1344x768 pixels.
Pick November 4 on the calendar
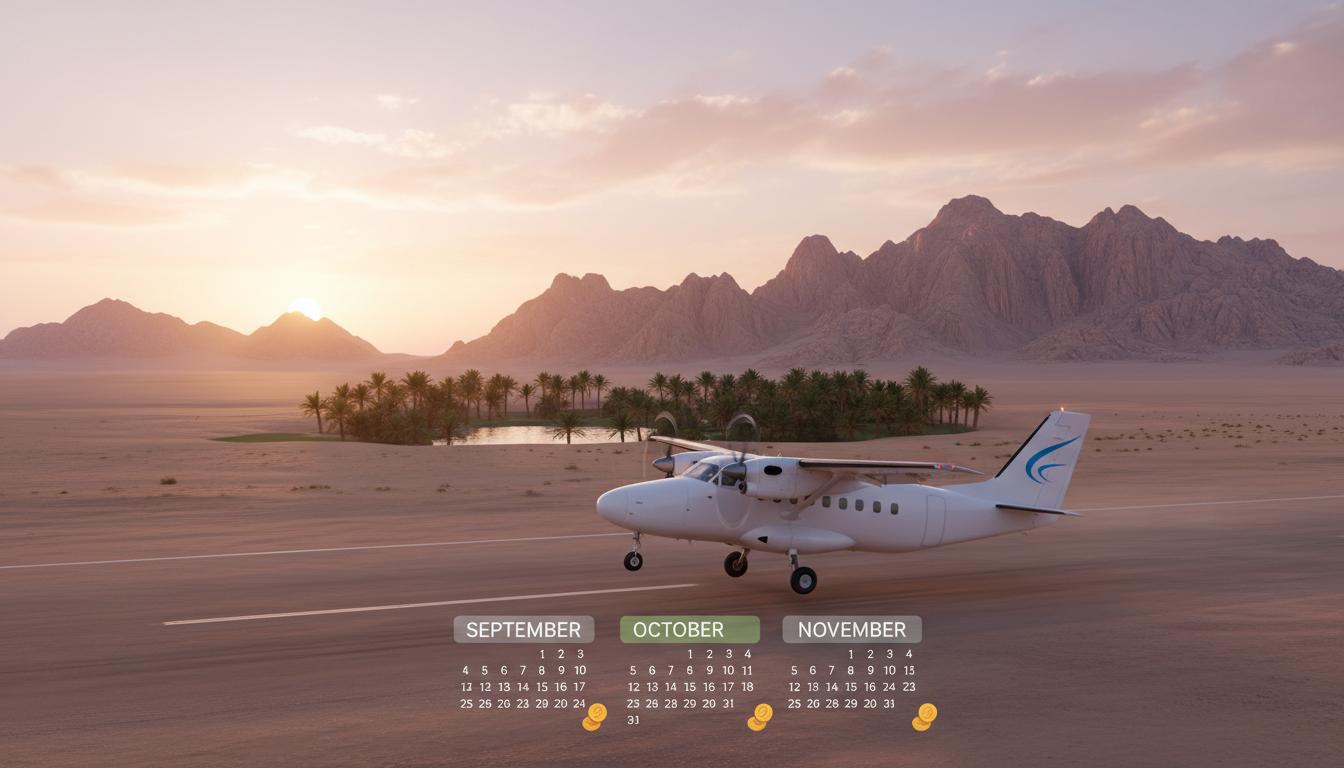[908, 654]
